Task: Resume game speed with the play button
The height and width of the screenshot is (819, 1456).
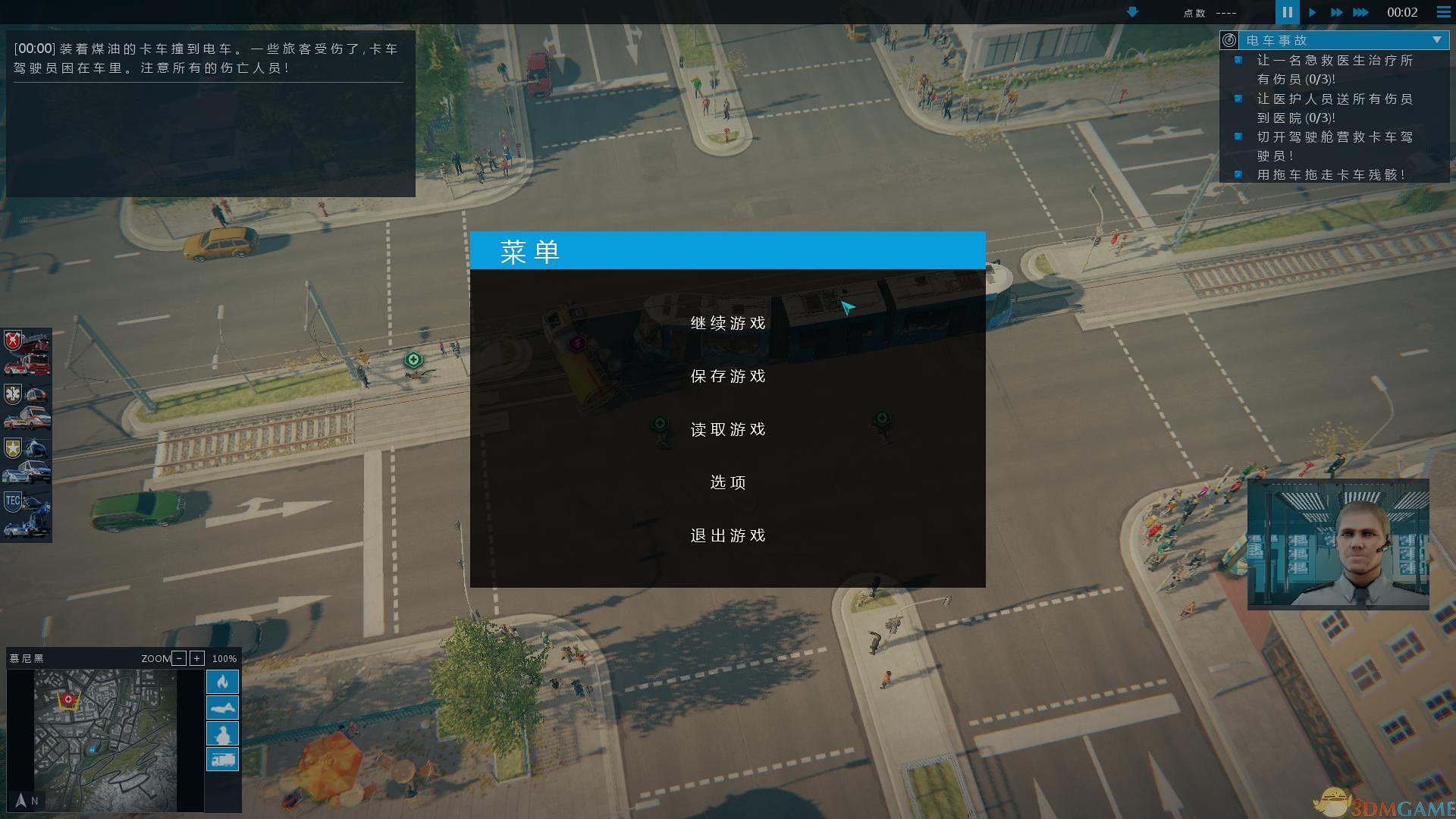Action: pyautogui.click(x=1313, y=12)
